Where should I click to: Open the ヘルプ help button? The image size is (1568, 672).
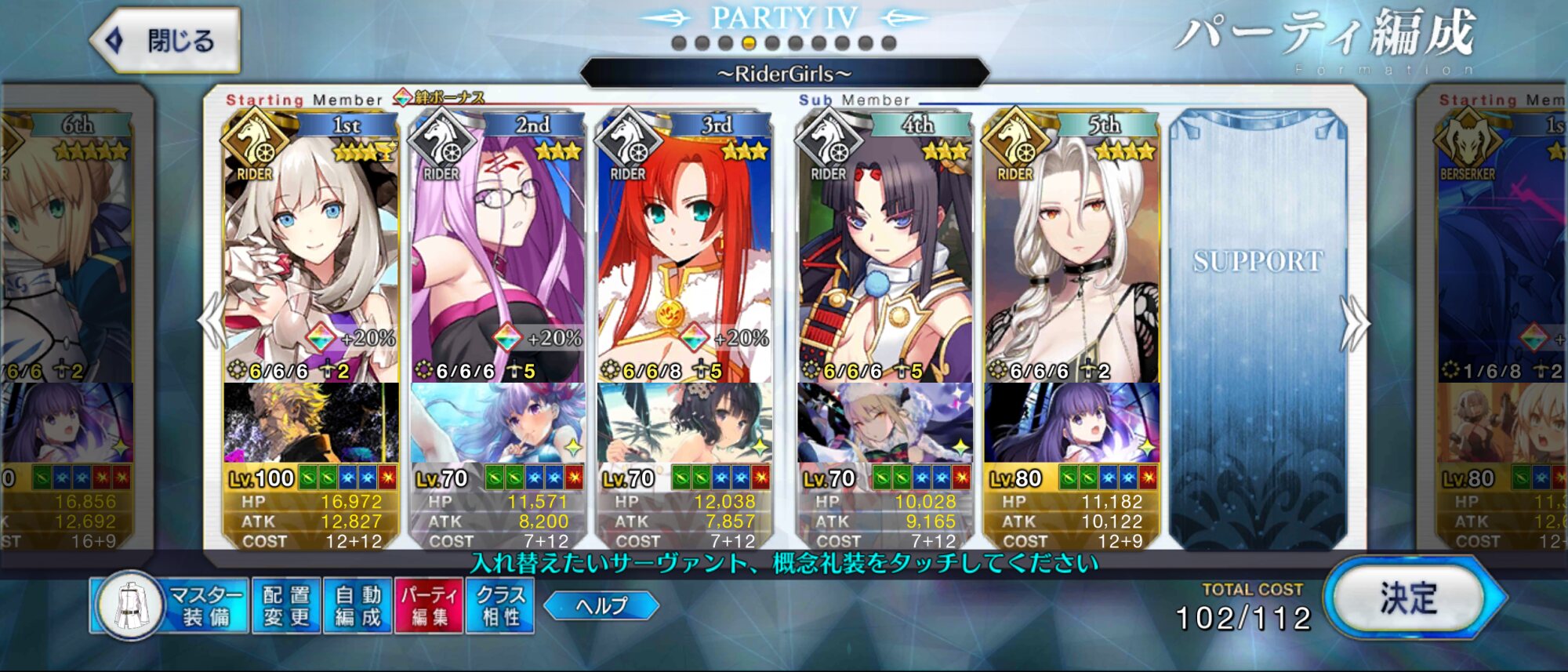pyautogui.click(x=601, y=605)
